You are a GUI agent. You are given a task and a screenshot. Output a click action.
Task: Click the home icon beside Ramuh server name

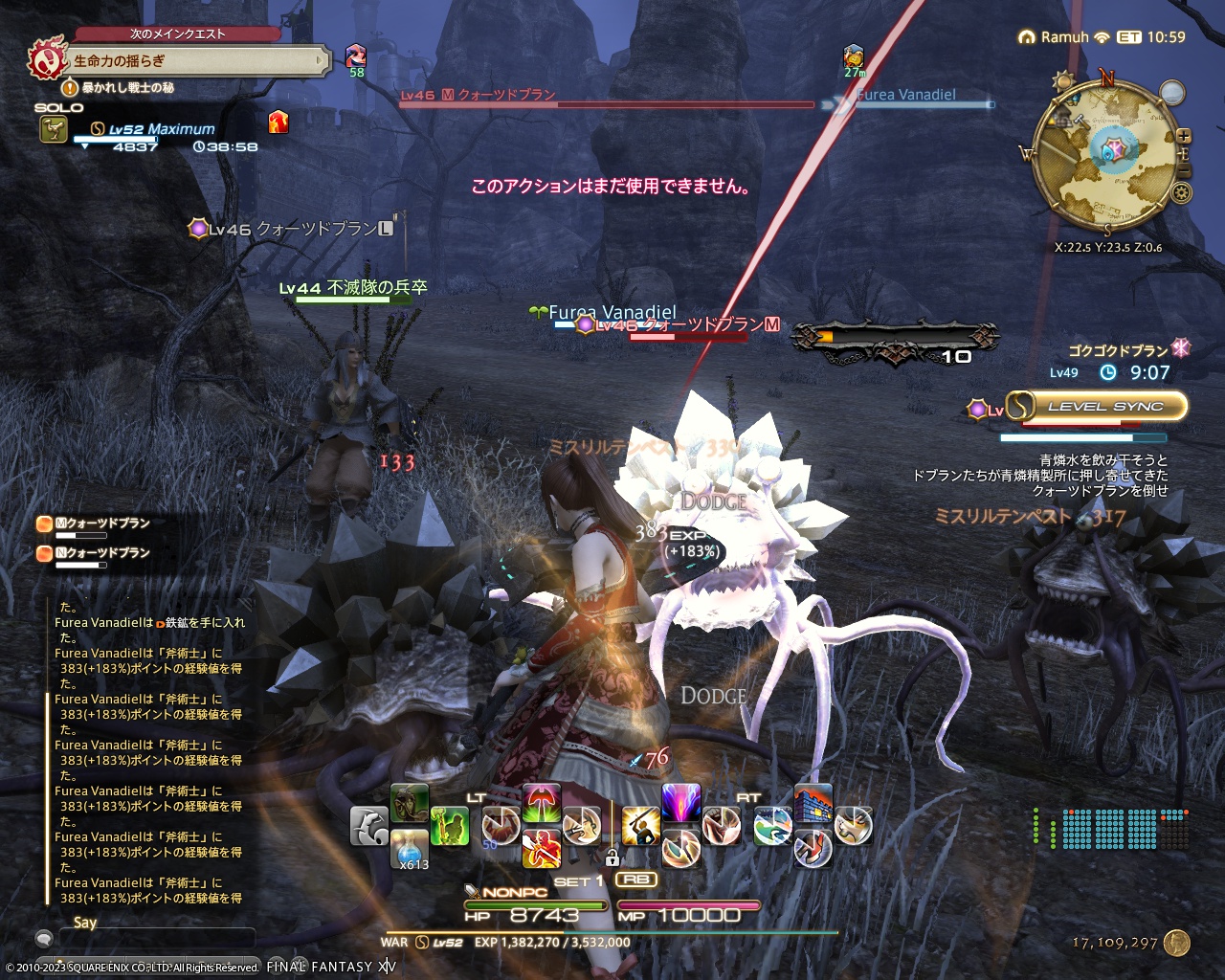pyautogui.click(x=1027, y=36)
